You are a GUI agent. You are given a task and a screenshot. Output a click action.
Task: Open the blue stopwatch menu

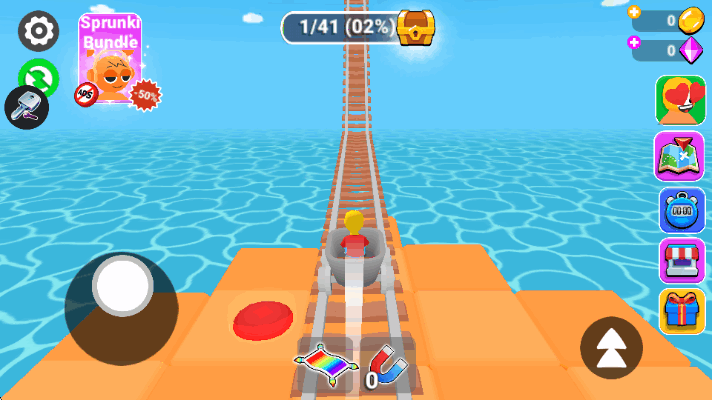click(x=680, y=209)
